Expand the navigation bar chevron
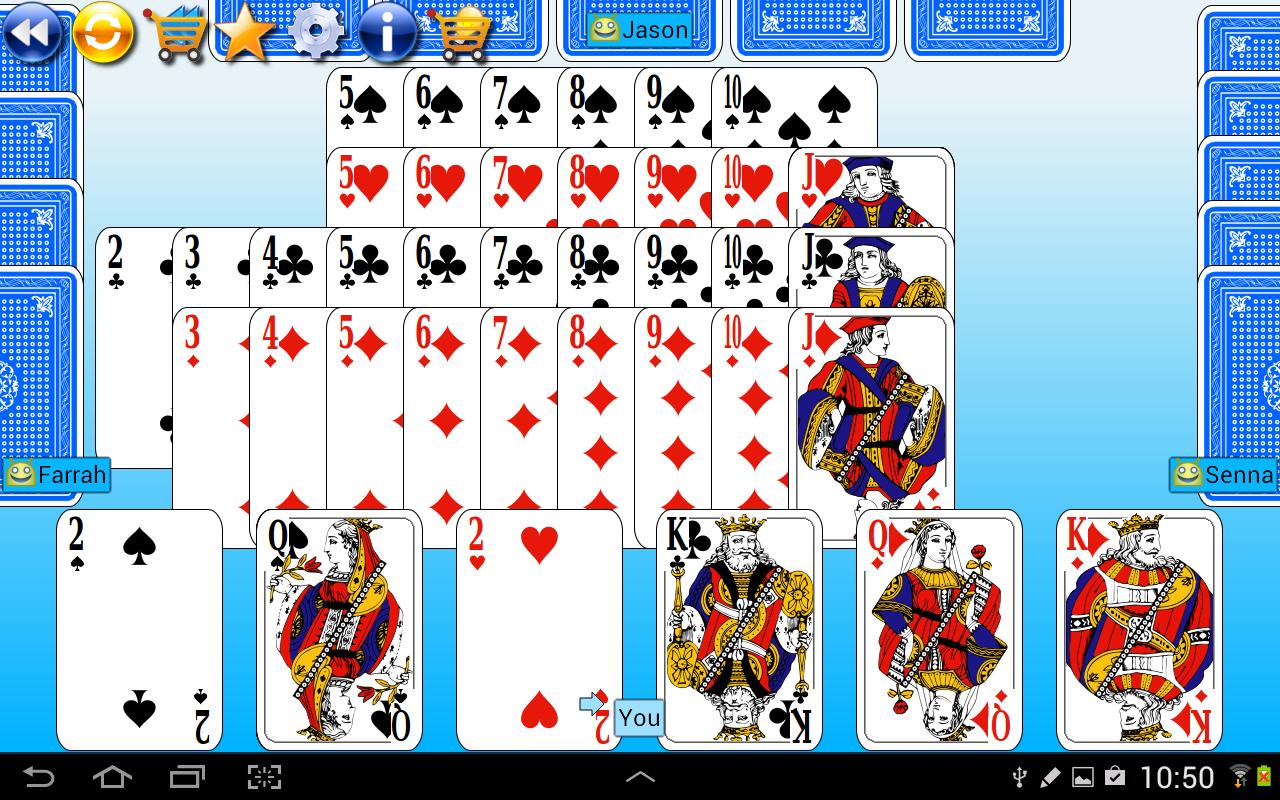 point(640,776)
